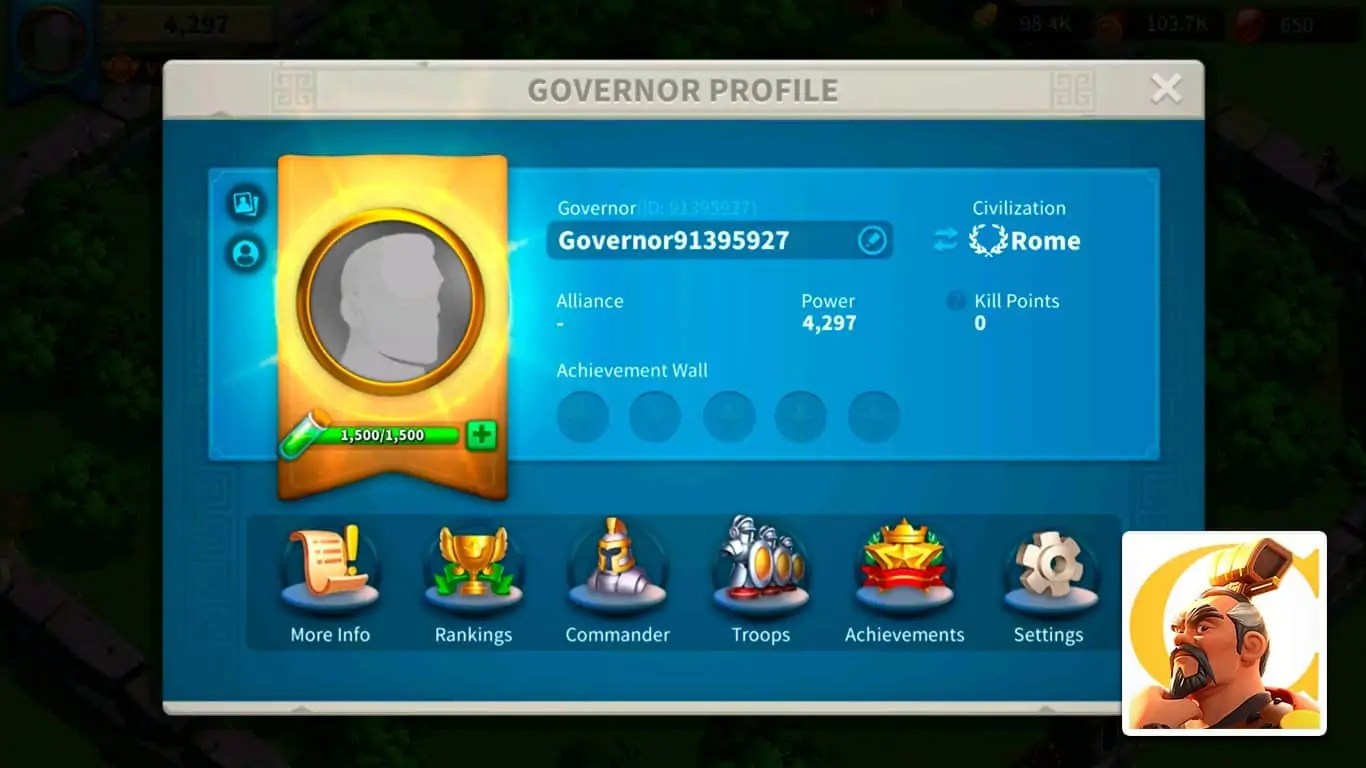1366x768 pixels.
Task: Open the More Info panel
Action: click(x=330, y=580)
